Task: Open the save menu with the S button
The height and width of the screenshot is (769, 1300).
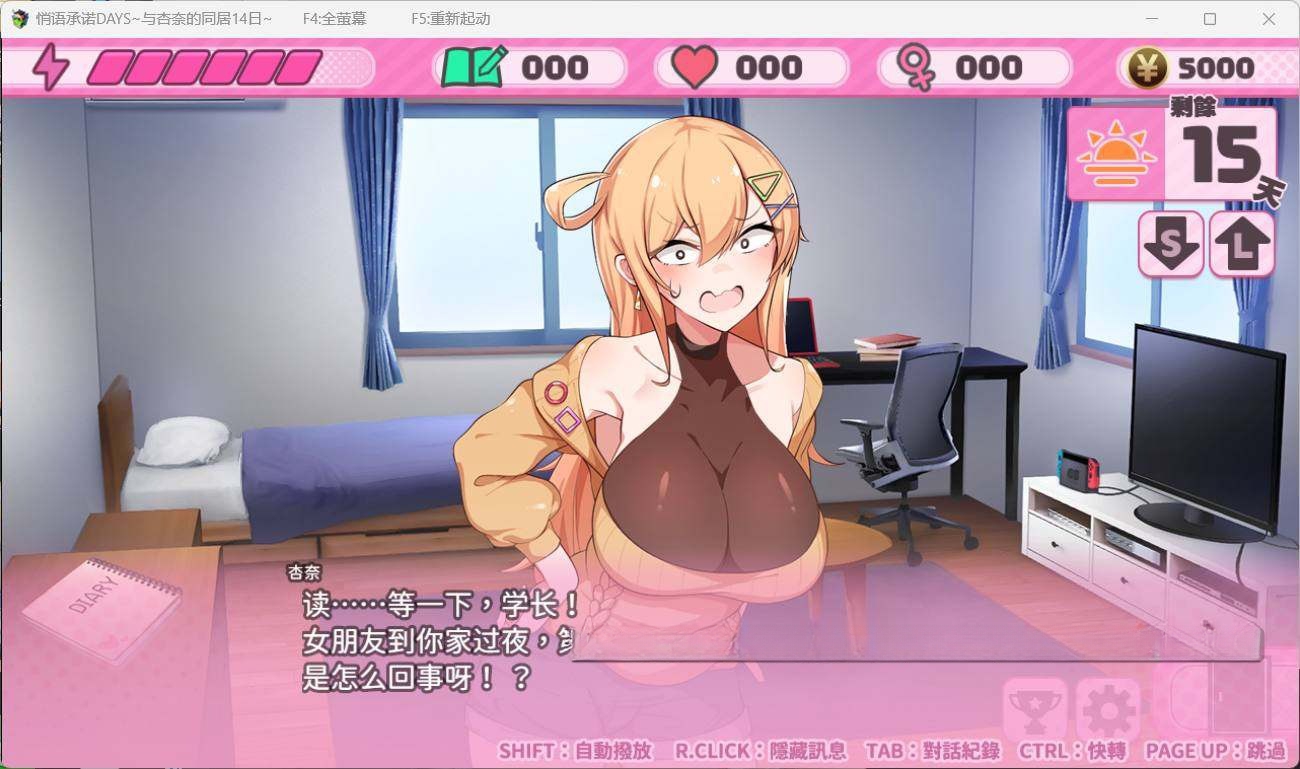Action: (x=1170, y=243)
